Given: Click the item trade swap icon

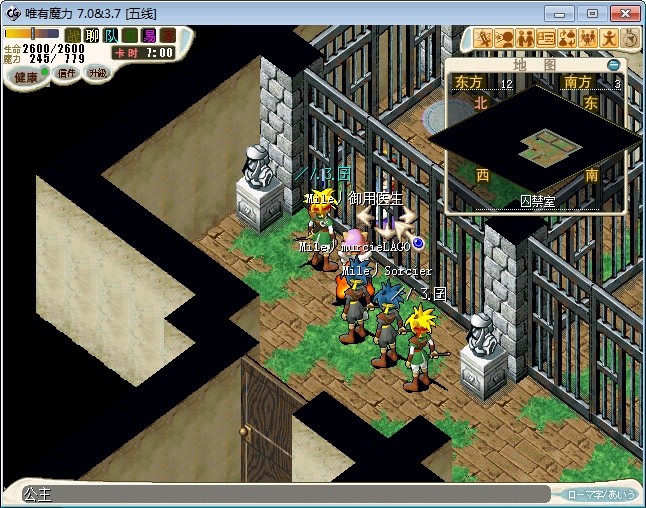Looking at the screenshot, I should tap(567, 39).
